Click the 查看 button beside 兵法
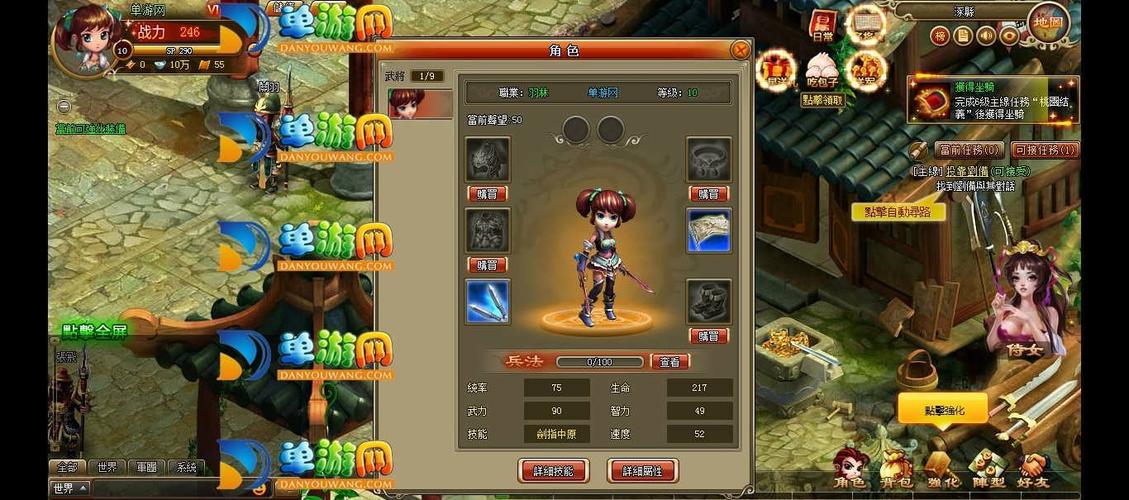This screenshot has height=500, width=1129. (670, 362)
